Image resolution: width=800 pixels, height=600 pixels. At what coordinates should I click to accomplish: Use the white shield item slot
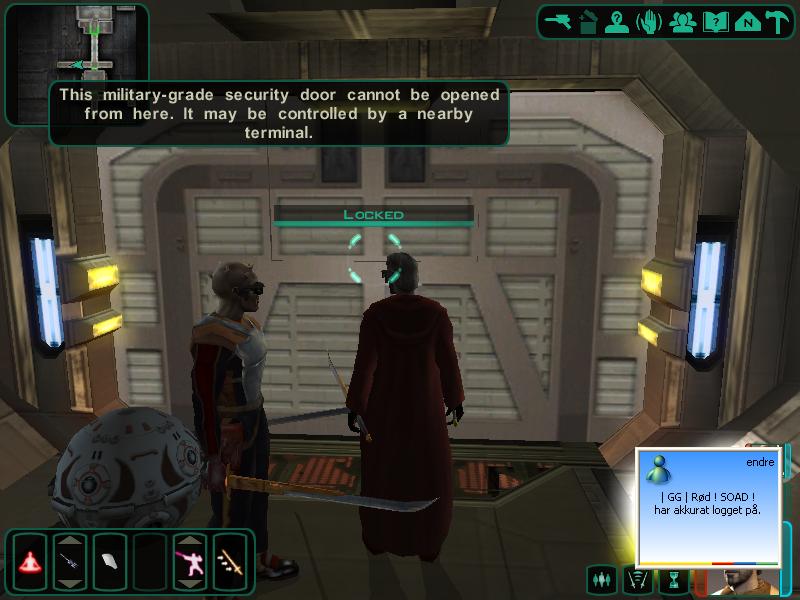110,561
